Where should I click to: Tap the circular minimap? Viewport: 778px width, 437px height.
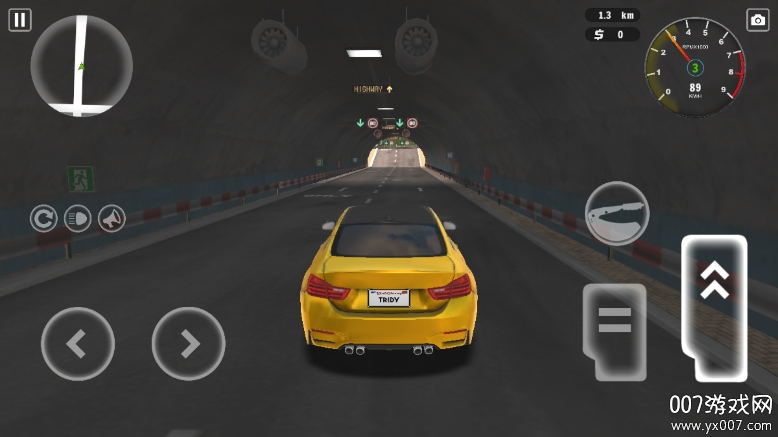tap(81, 65)
